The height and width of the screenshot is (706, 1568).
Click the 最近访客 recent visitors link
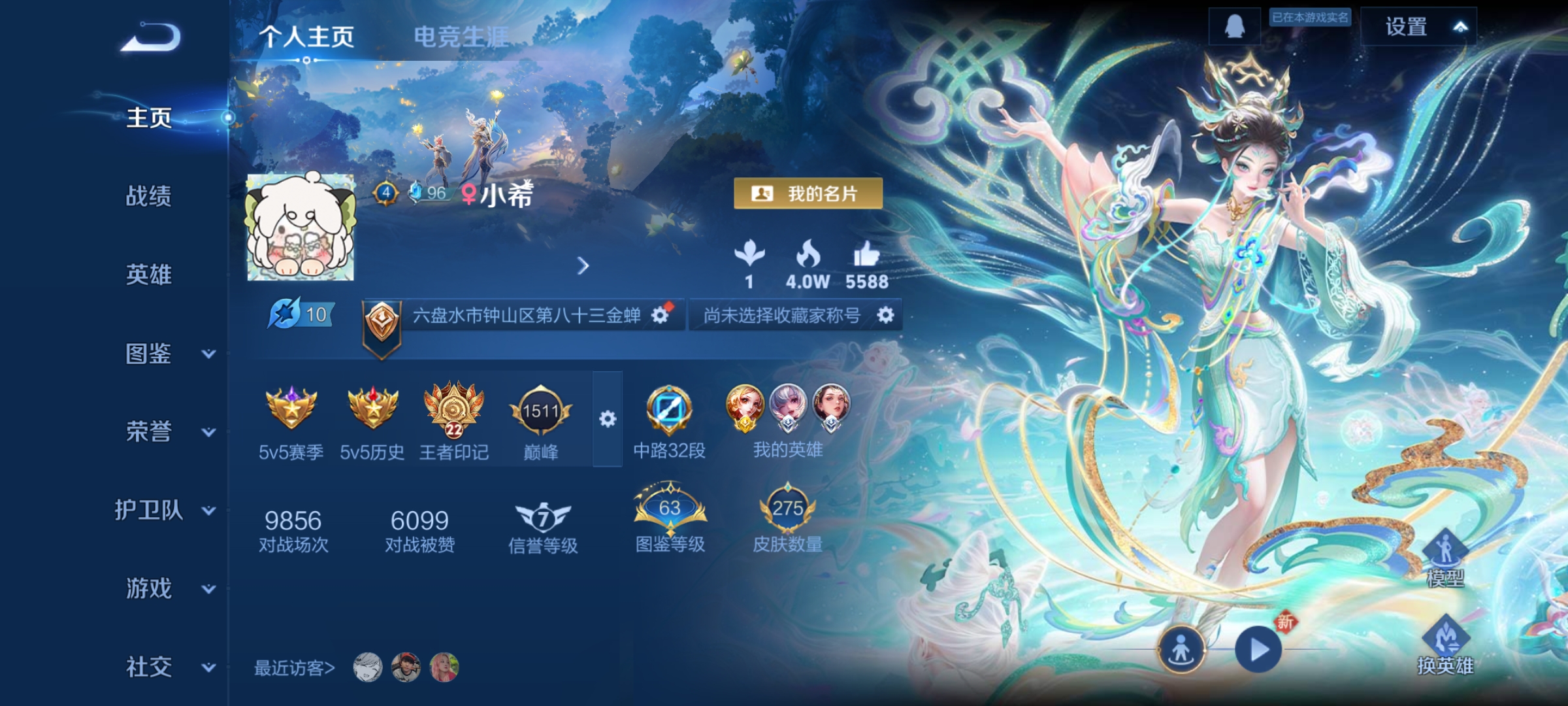pos(293,667)
